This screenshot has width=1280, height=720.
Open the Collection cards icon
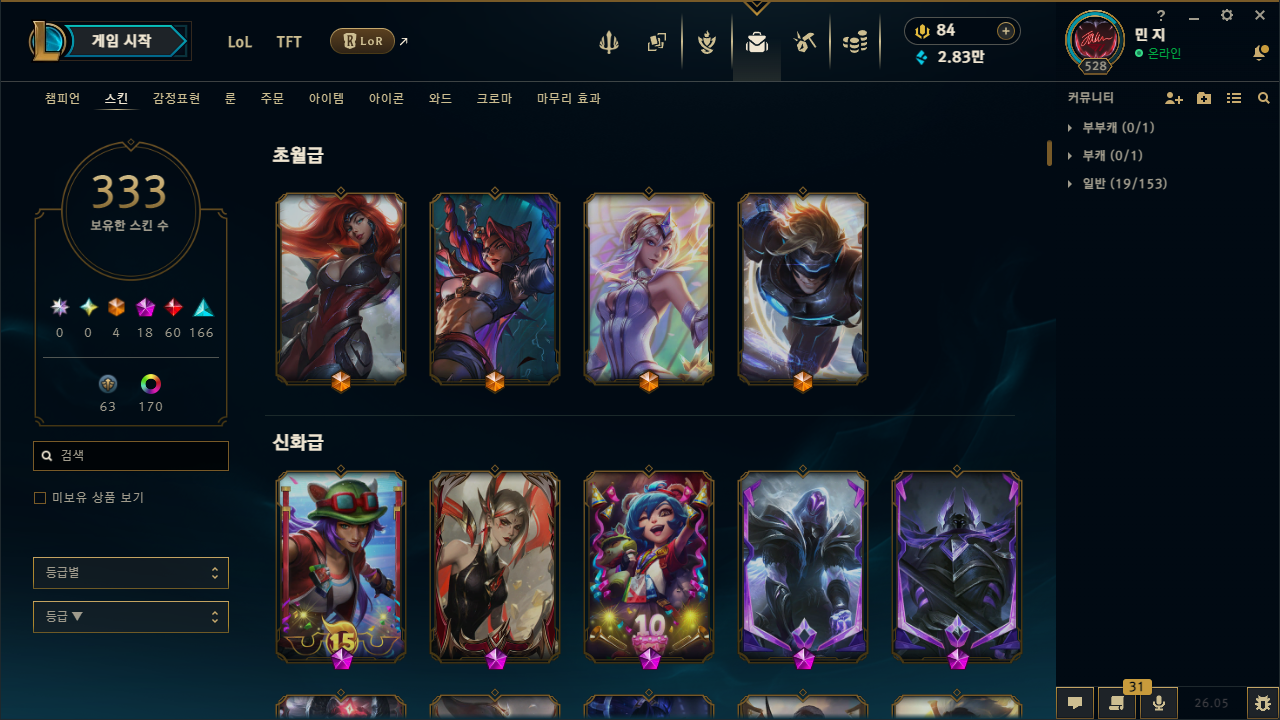(x=657, y=41)
